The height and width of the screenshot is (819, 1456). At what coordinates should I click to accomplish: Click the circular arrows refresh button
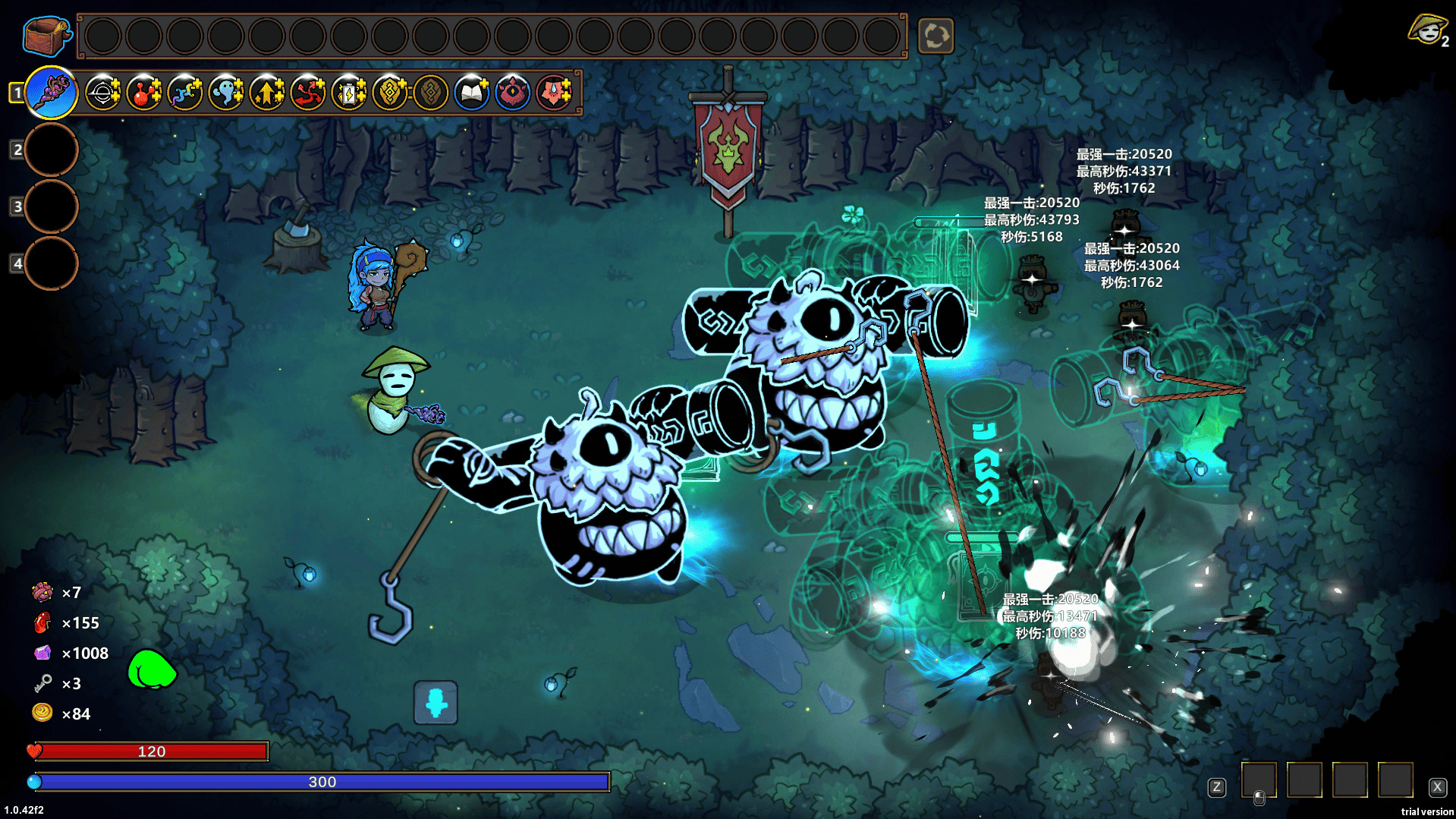[x=936, y=36]
